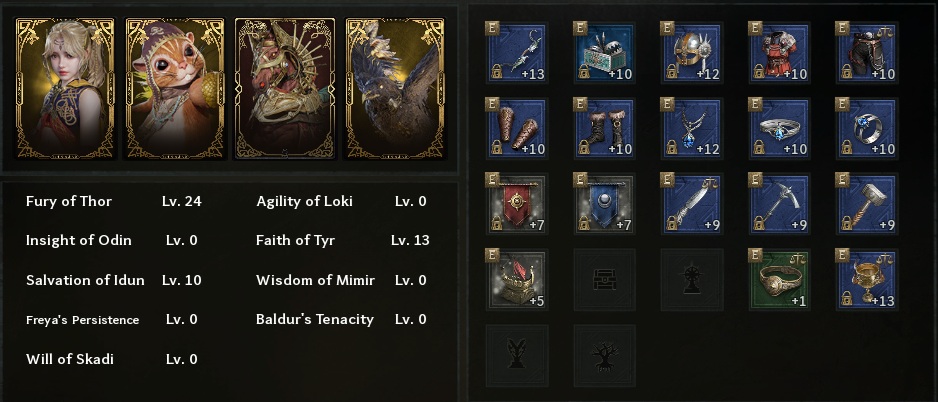The image size is (938, 402).
Task: Select the toolbox +10 equipment slot
Action: [x=603, y=53]
